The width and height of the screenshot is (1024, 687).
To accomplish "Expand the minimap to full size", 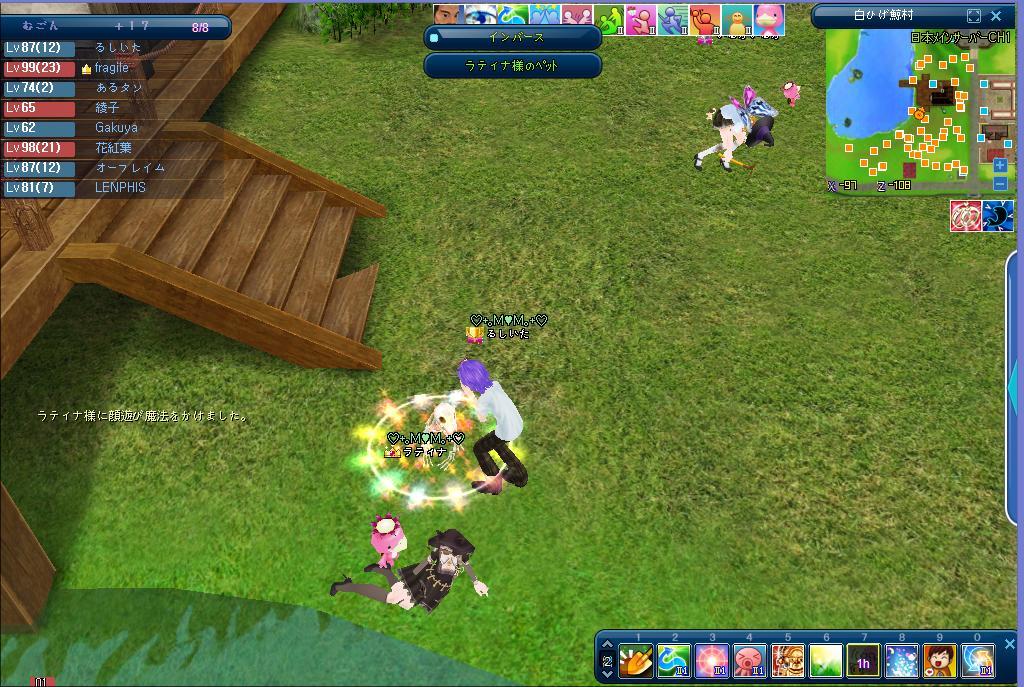I will click(x=974, y=16).
